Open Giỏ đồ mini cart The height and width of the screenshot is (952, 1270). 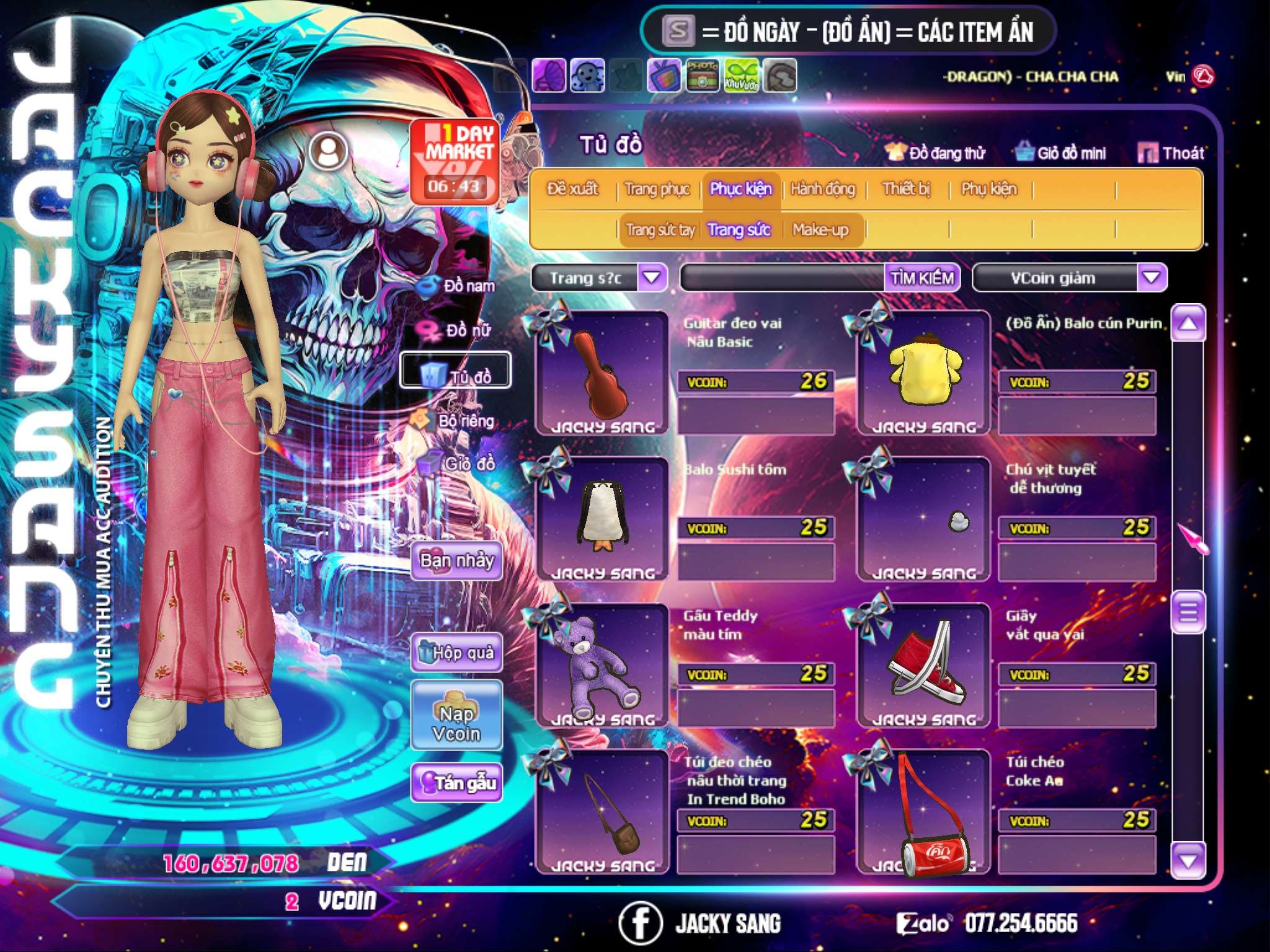tap(1061, 152)
